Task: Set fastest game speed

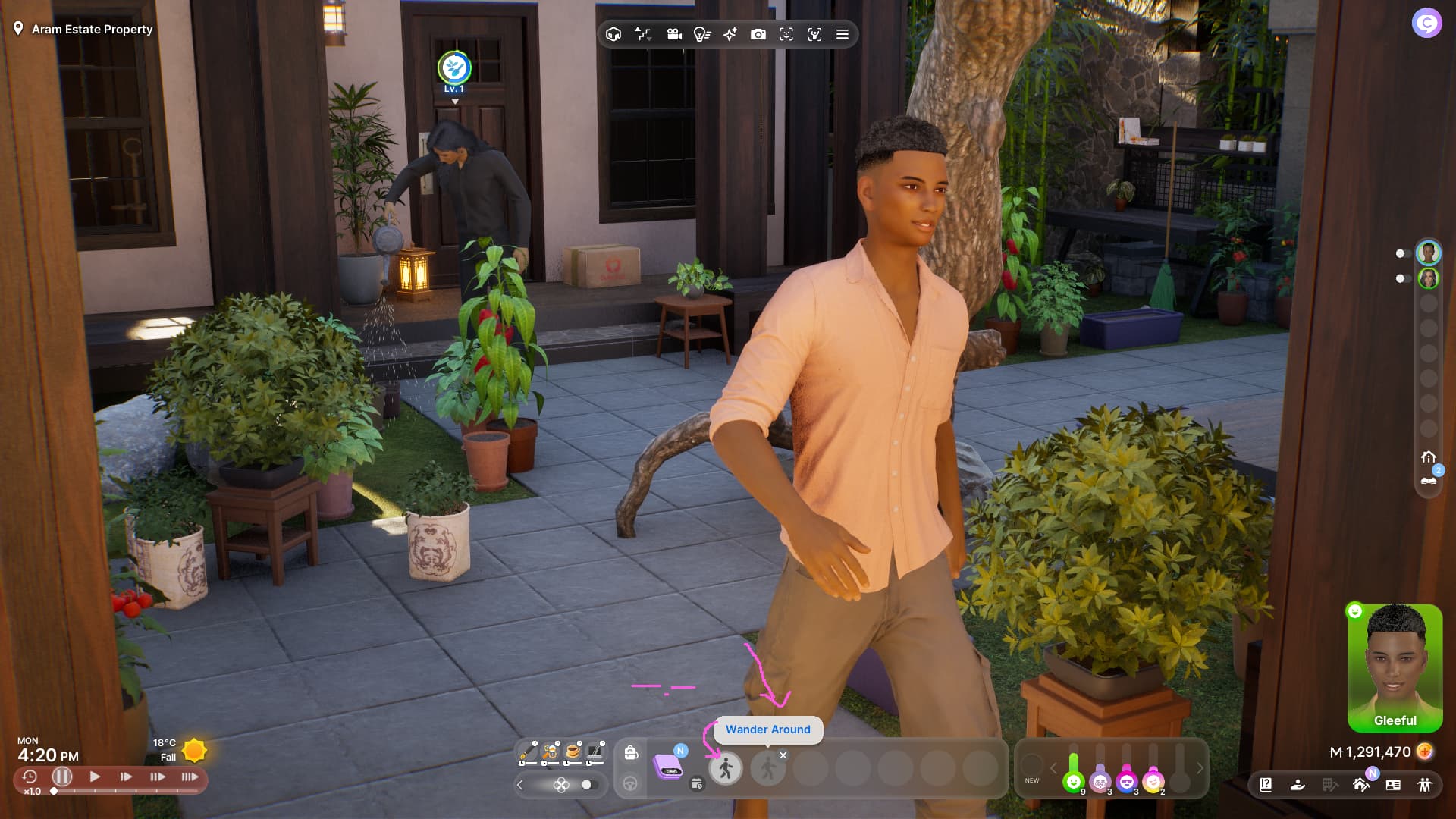Action: [190, 777]
